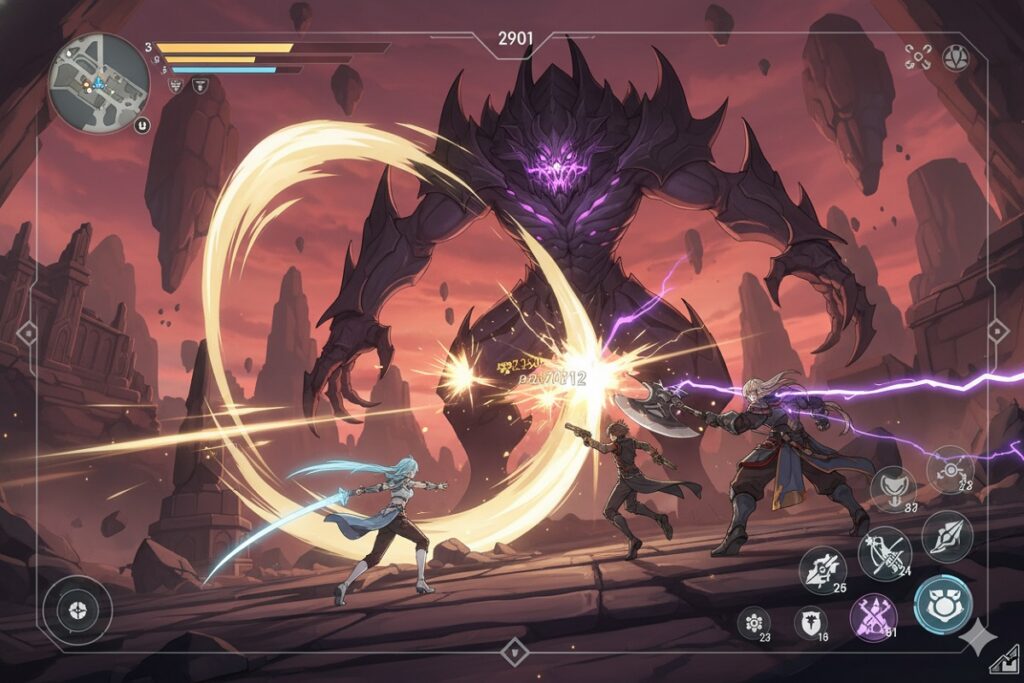Activate the shield skill showing 16

point(810,622)
